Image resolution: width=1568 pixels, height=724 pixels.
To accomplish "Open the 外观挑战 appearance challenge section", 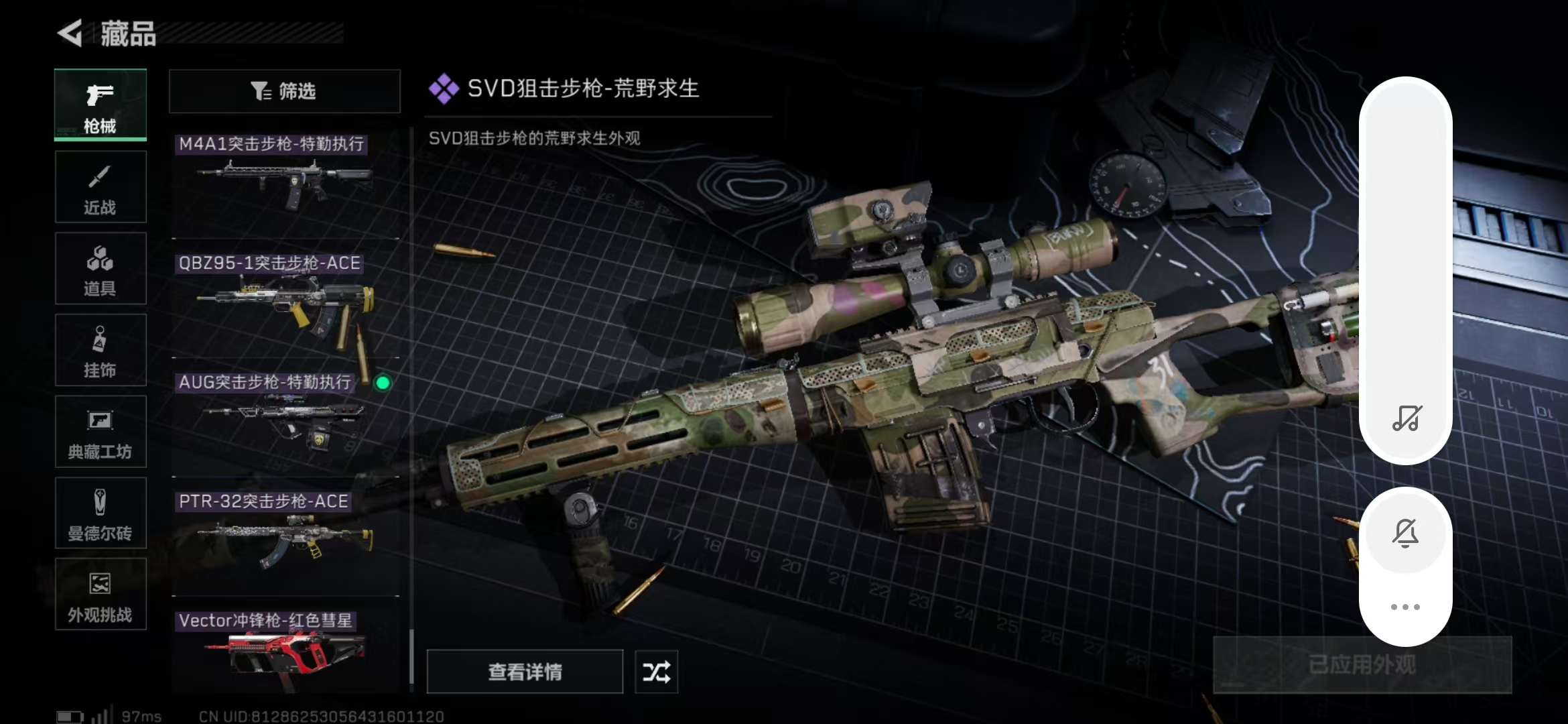I will coord(101,594).
